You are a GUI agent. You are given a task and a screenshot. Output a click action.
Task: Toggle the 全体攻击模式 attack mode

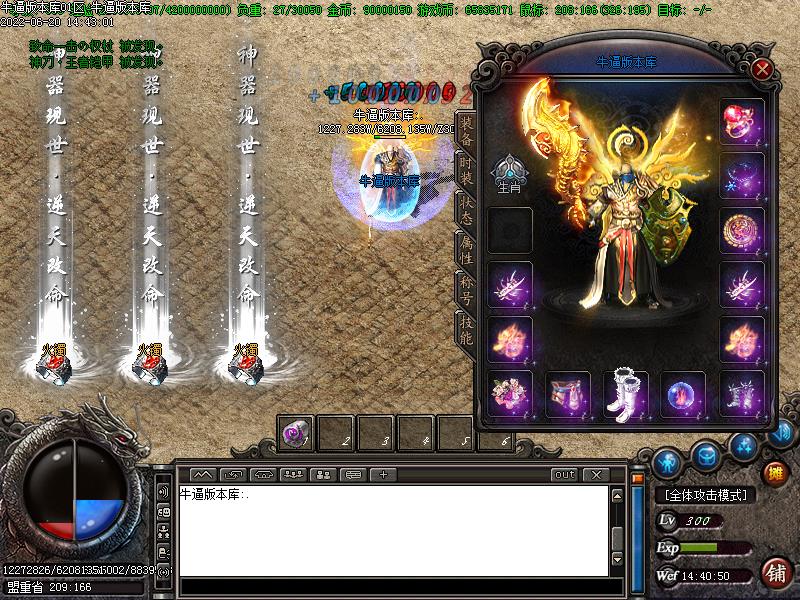(x=706, y=495)
